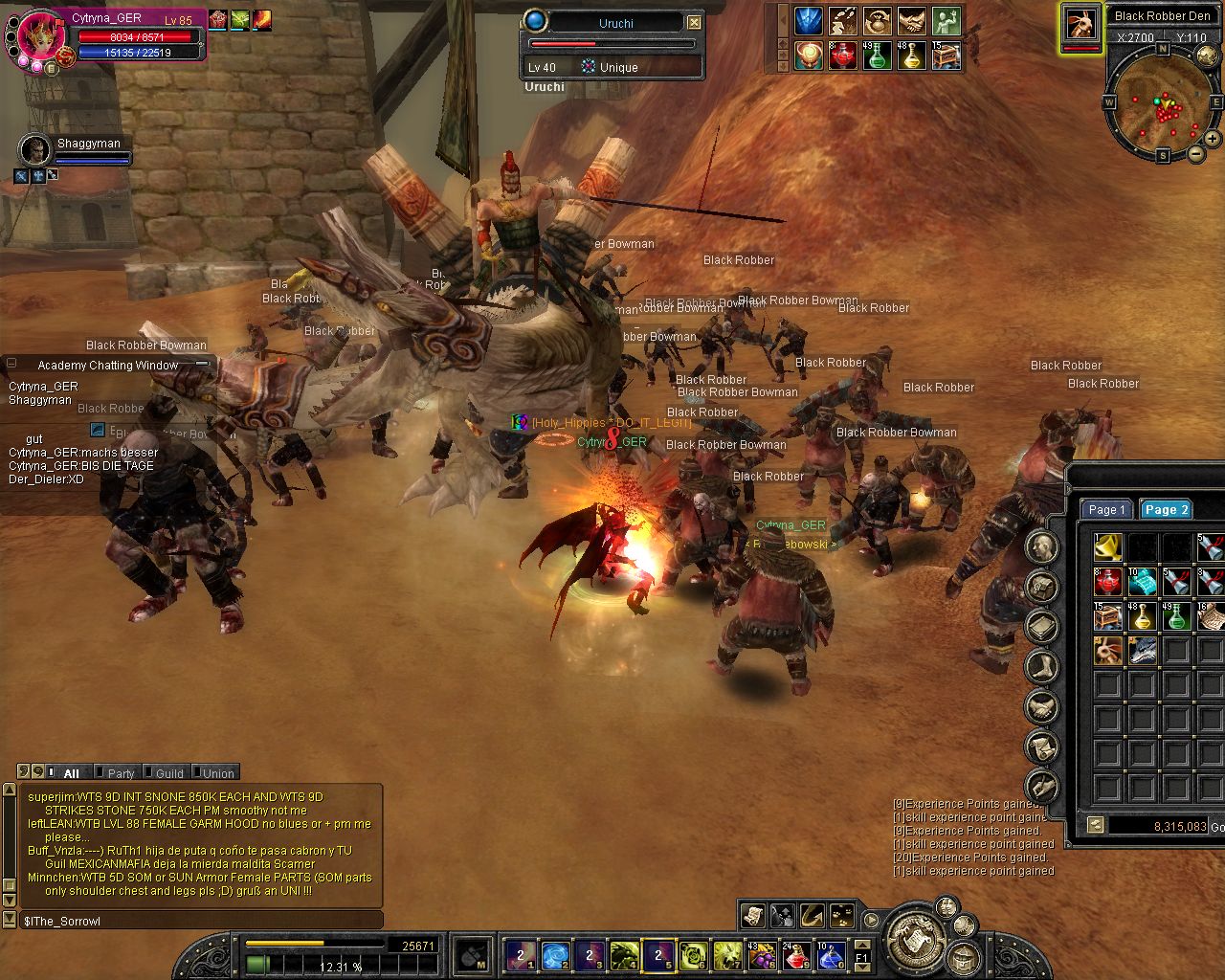Click the handshake icon in top quickbar
Screen dimensions: 1225x980
tap(911, 21)
